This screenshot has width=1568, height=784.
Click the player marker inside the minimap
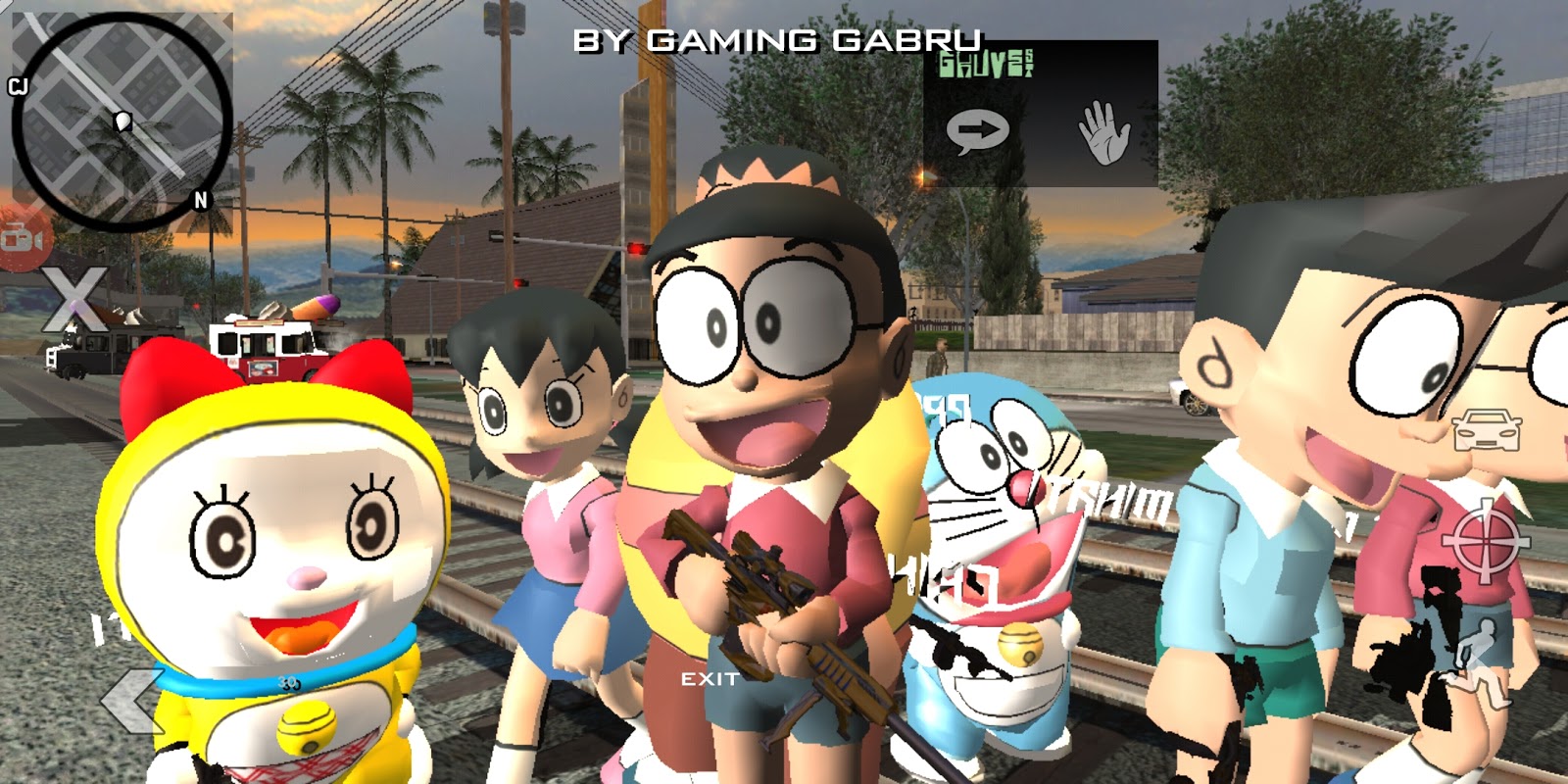pos(121,121)
